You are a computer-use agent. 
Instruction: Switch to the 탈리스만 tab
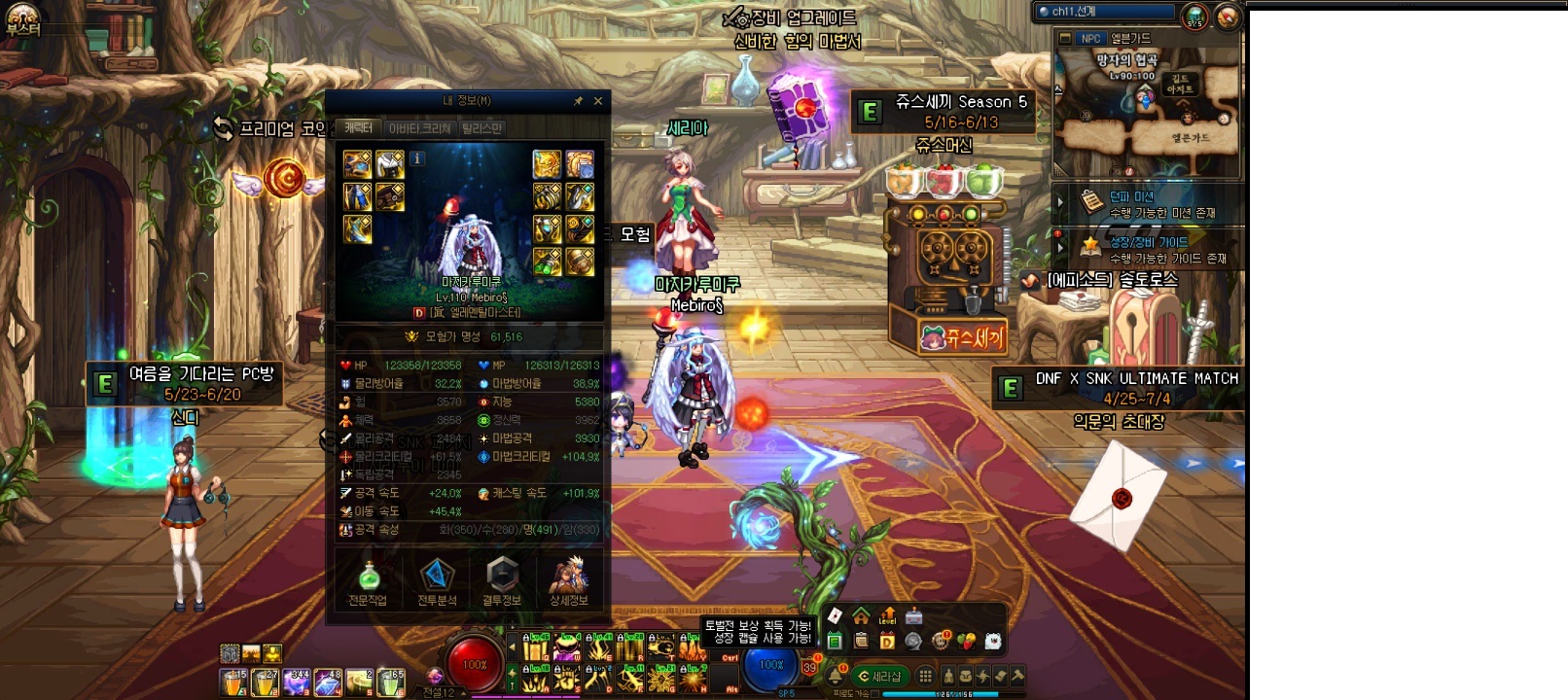click(x=482, y=128)
